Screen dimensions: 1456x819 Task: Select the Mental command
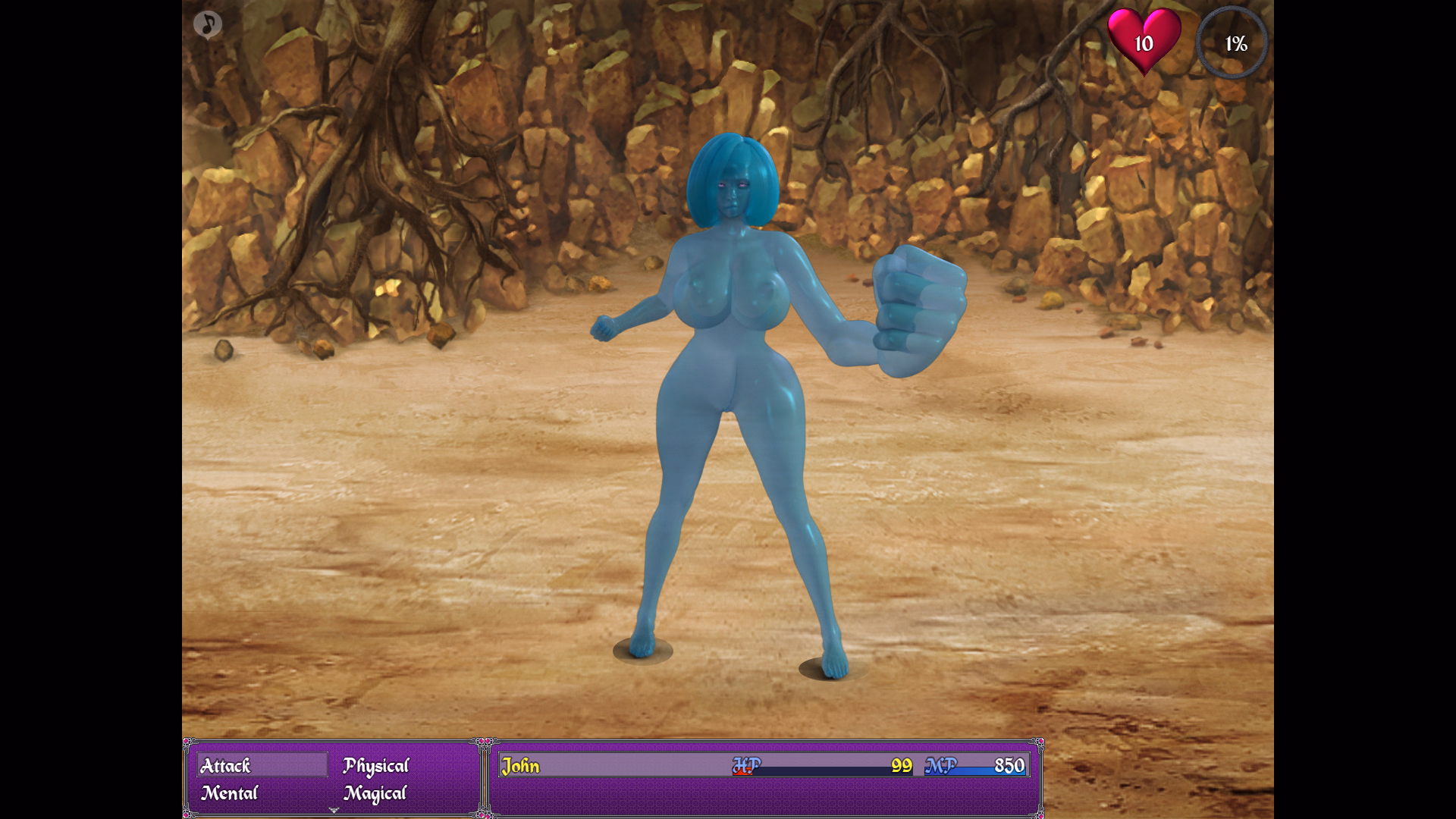click(227, 793)
